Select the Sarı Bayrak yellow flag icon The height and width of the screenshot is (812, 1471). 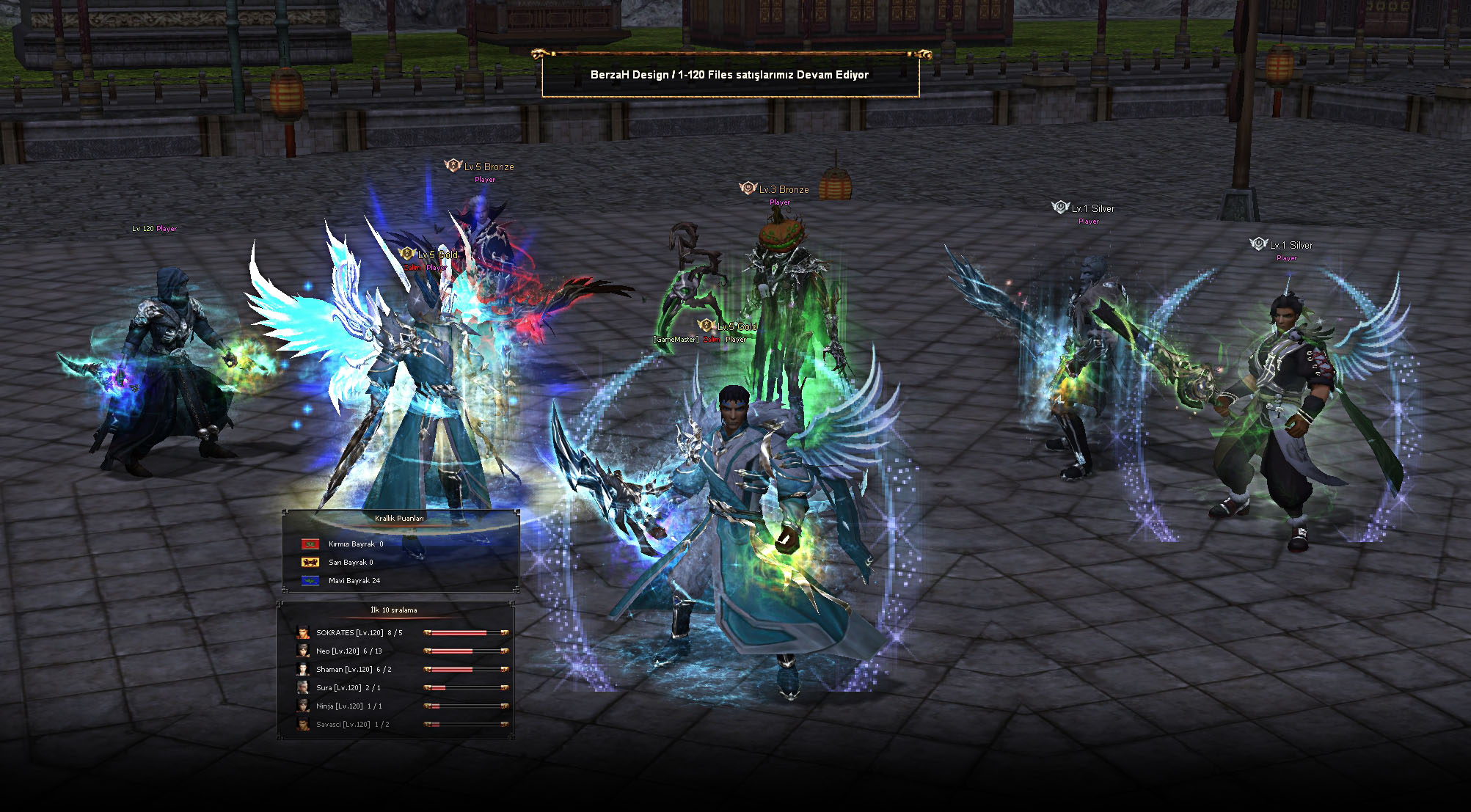(310, 563)
